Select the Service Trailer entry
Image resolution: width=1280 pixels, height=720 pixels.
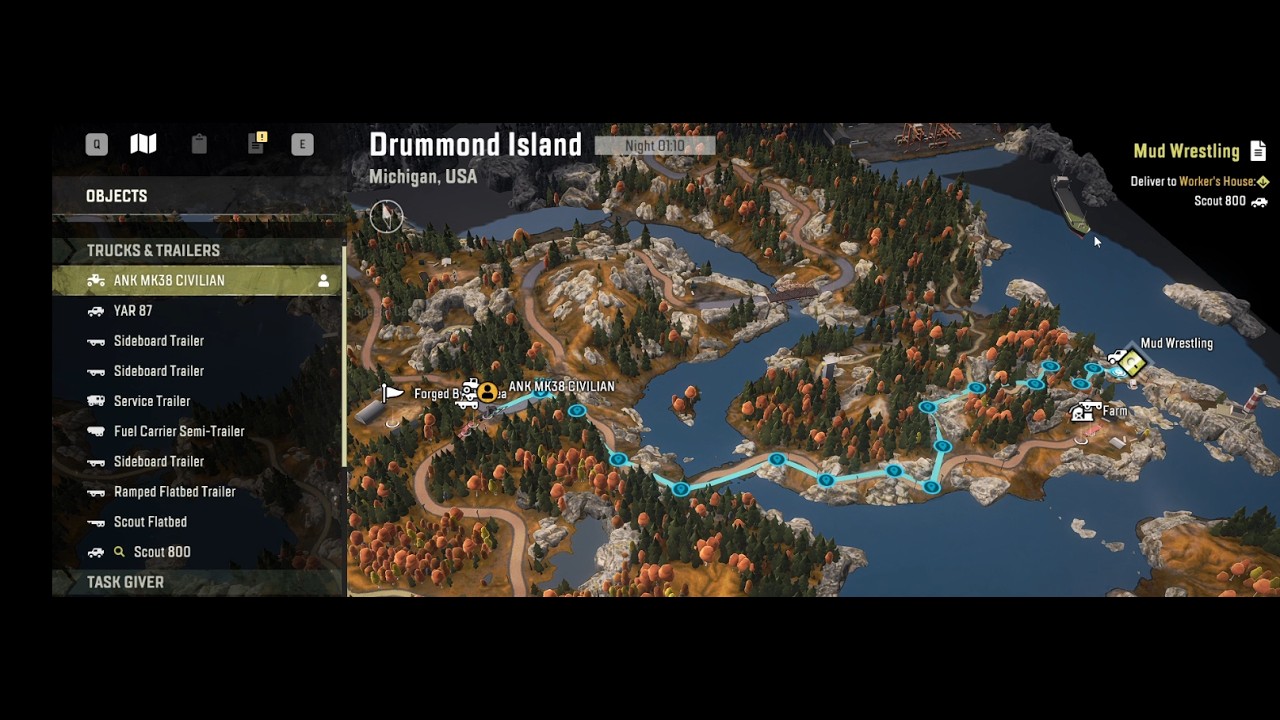(x=151, y=401)
